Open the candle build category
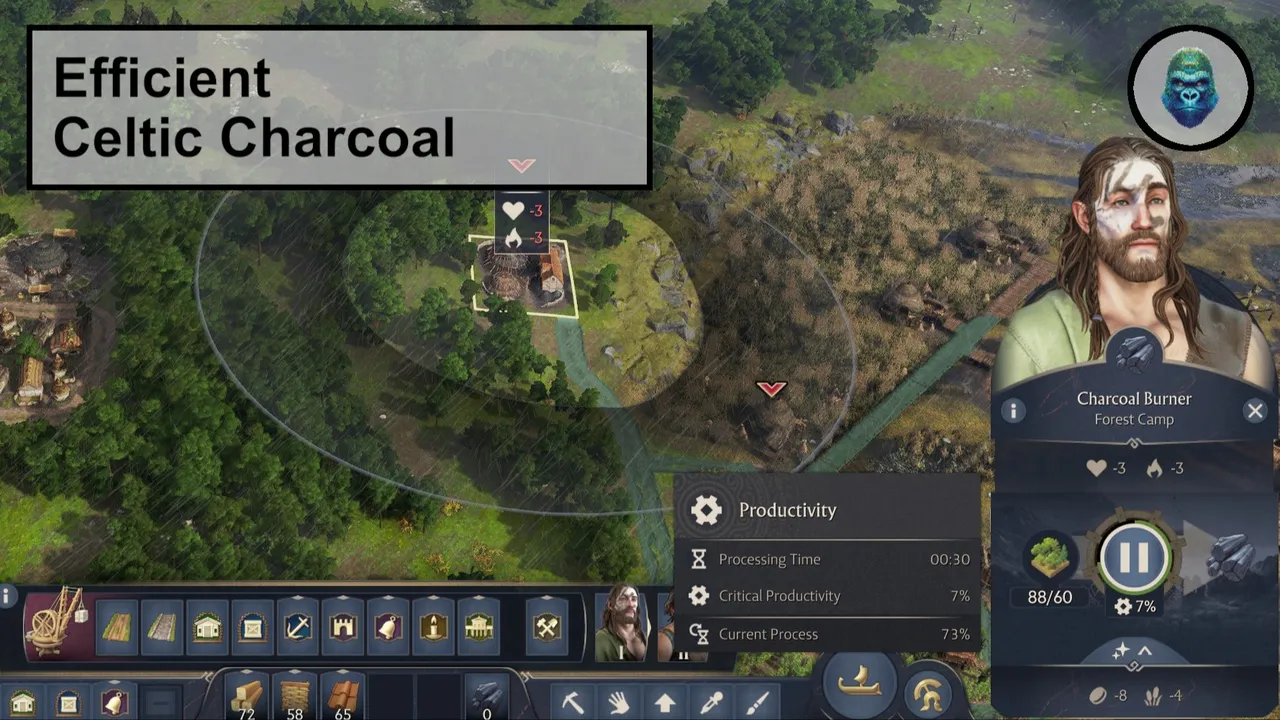The width and height of the screenshot is (1280, 720). [x=433, y=628]
